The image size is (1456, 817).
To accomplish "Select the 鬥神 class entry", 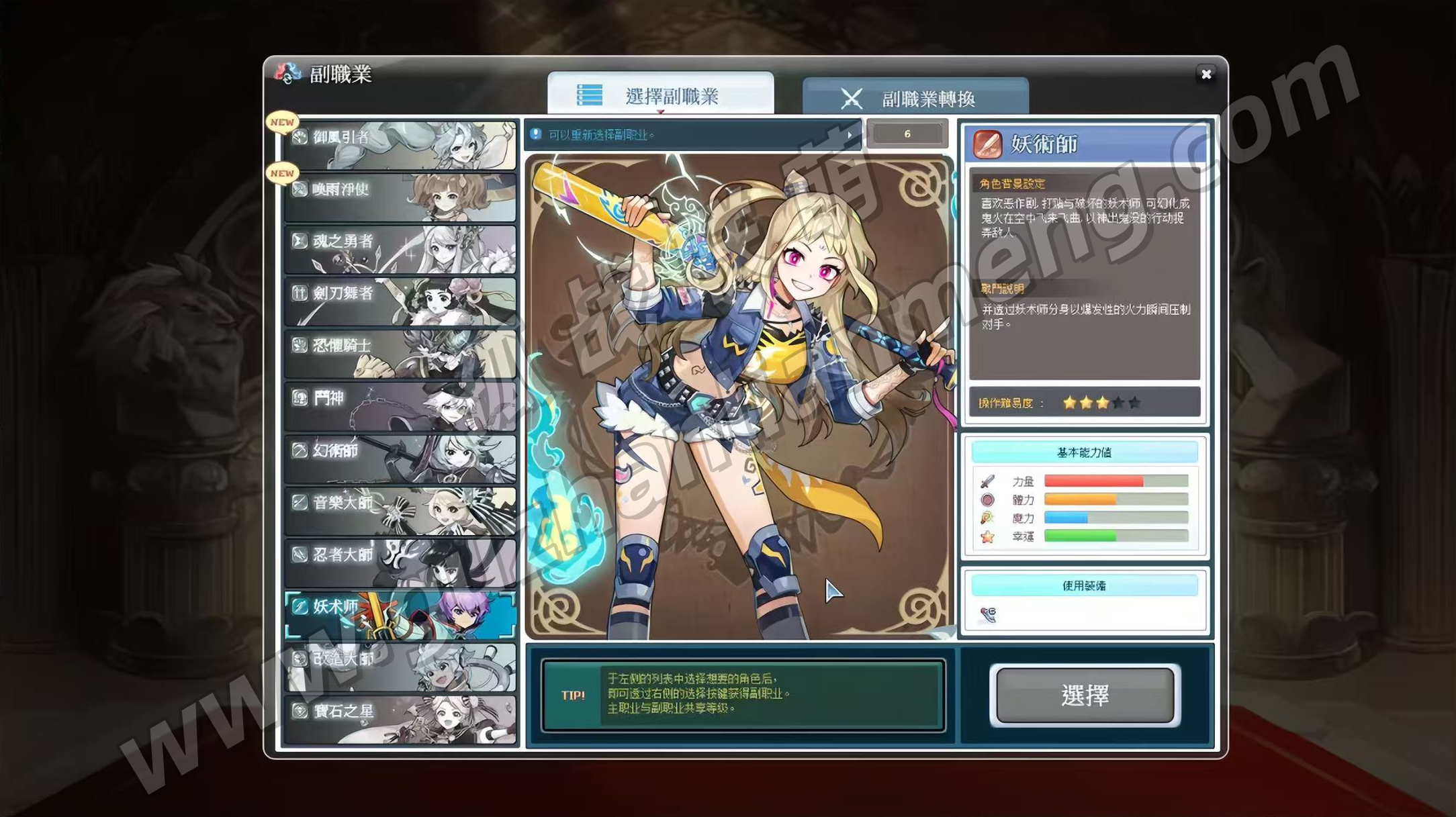I will [401, 405].
